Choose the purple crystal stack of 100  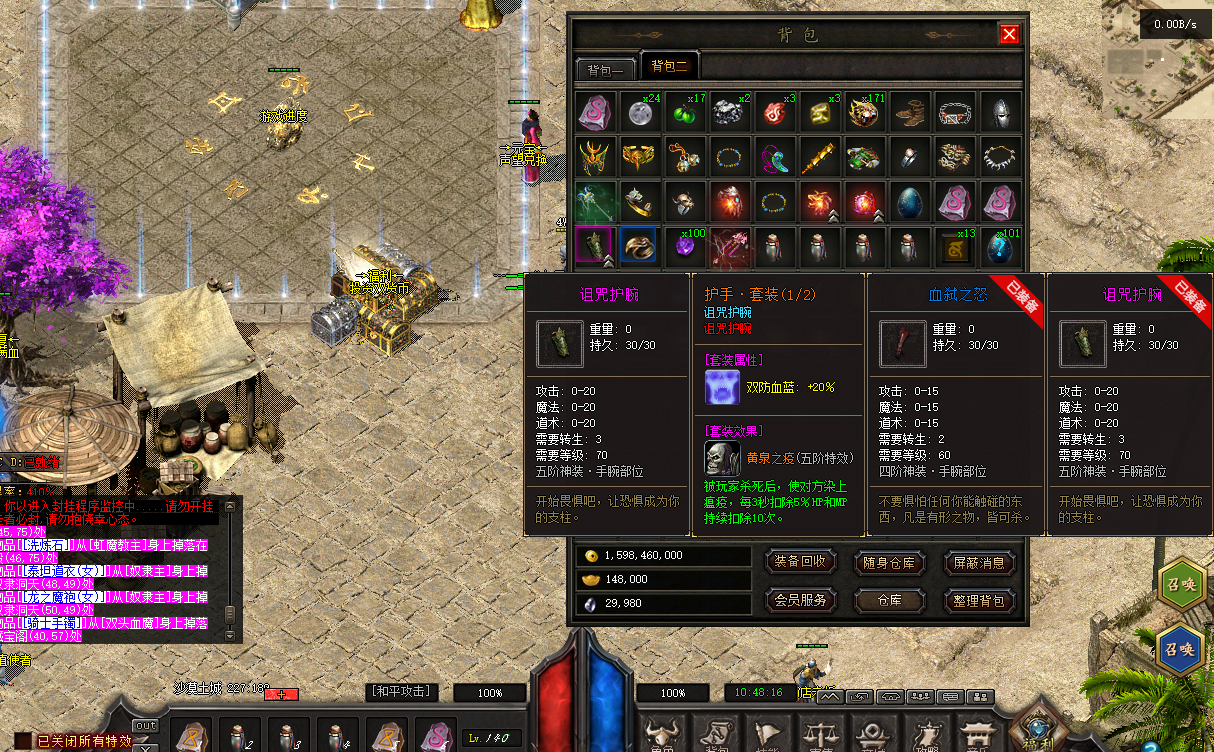[686, 246]
